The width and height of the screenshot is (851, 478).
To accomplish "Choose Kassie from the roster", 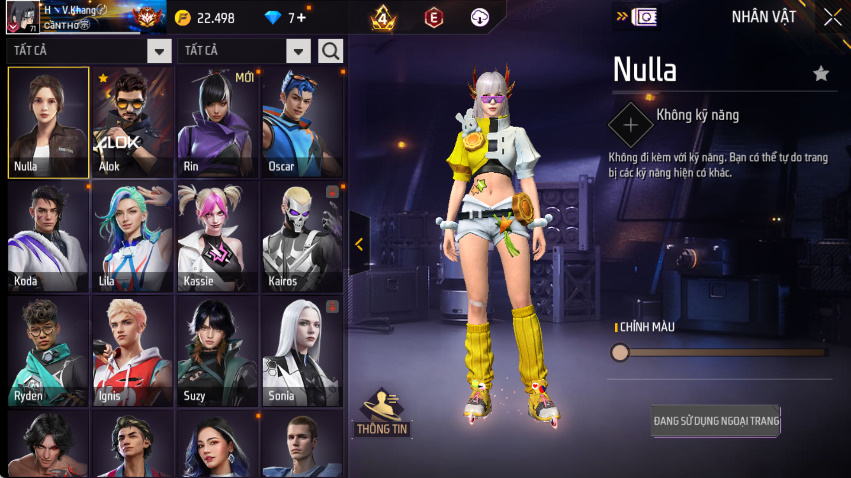I will [x=217, y=236].
